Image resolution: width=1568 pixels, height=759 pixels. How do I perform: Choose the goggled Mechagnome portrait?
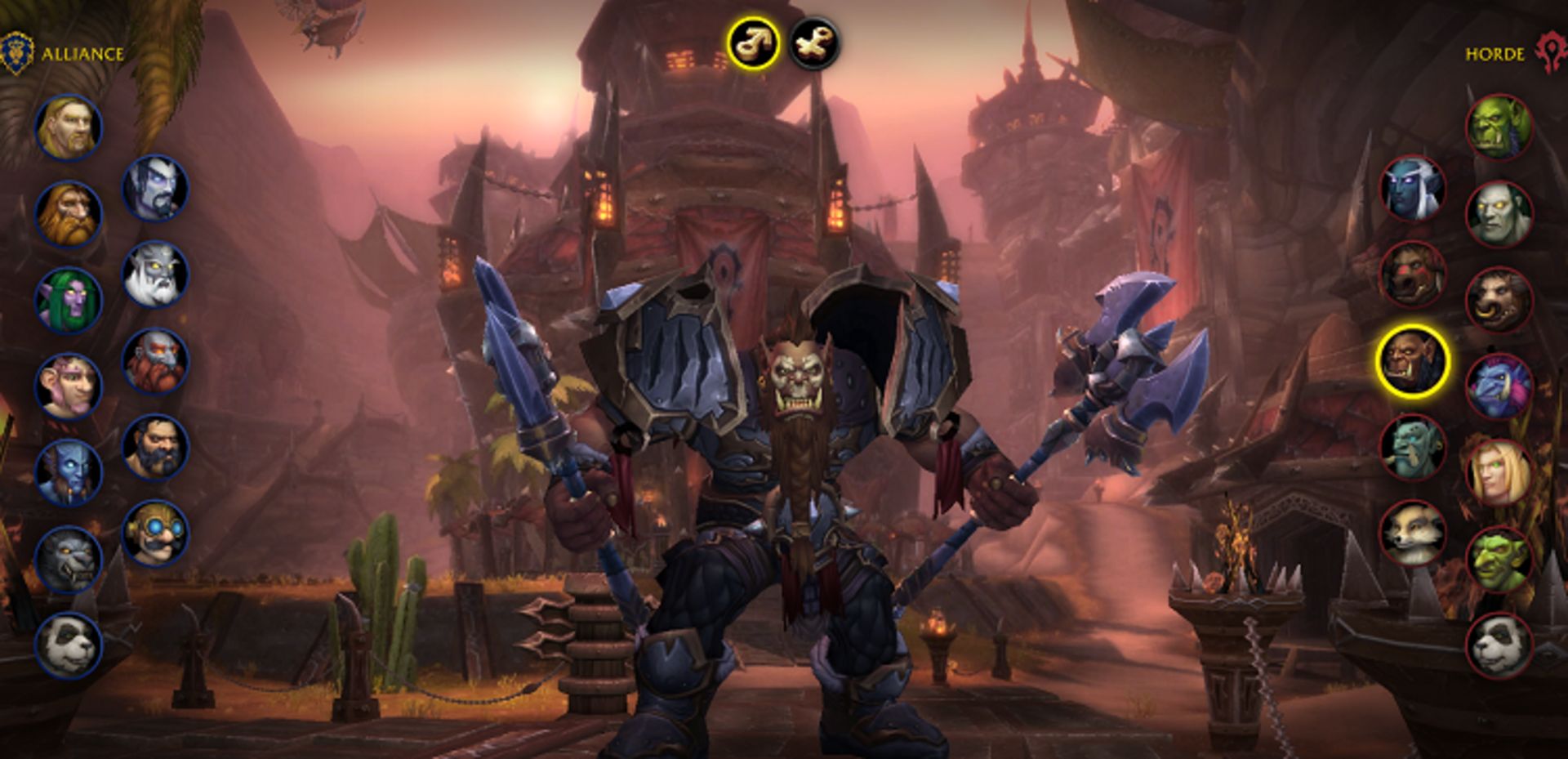(x=155, y=534)
